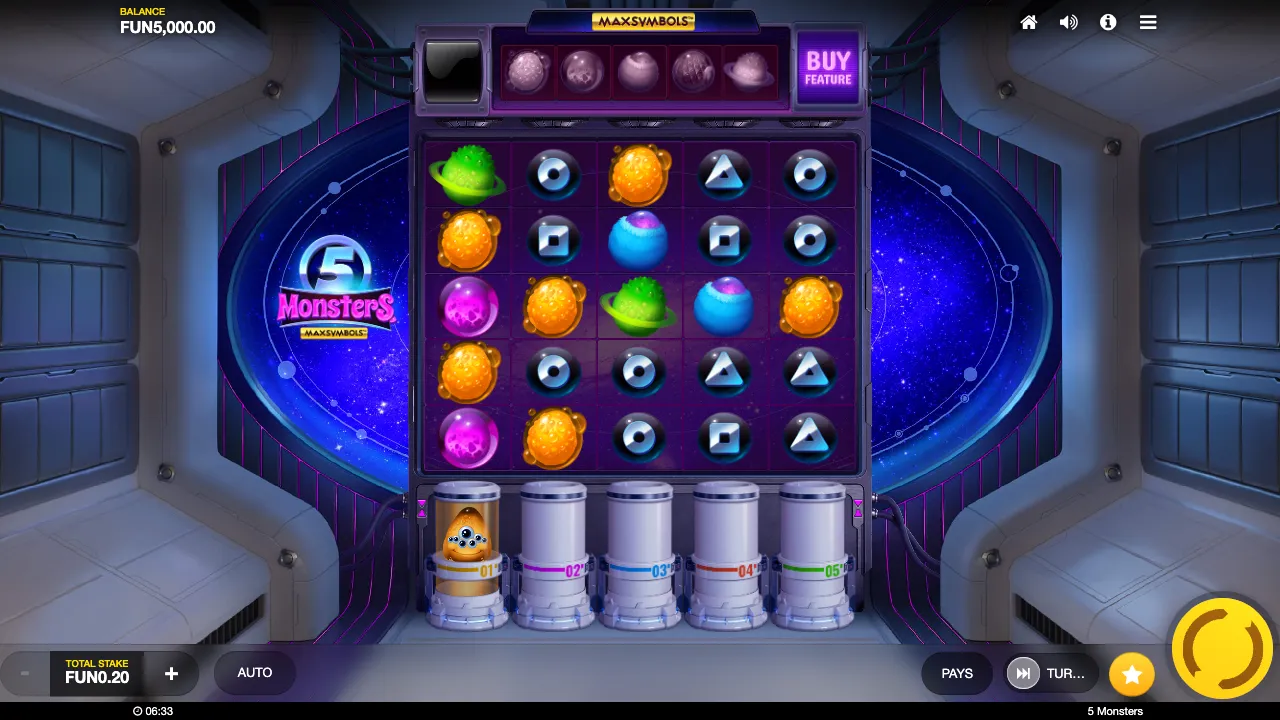Screen dimensions: 1280x720
Task: Toggle Turbo mode
Action: 1051,674
